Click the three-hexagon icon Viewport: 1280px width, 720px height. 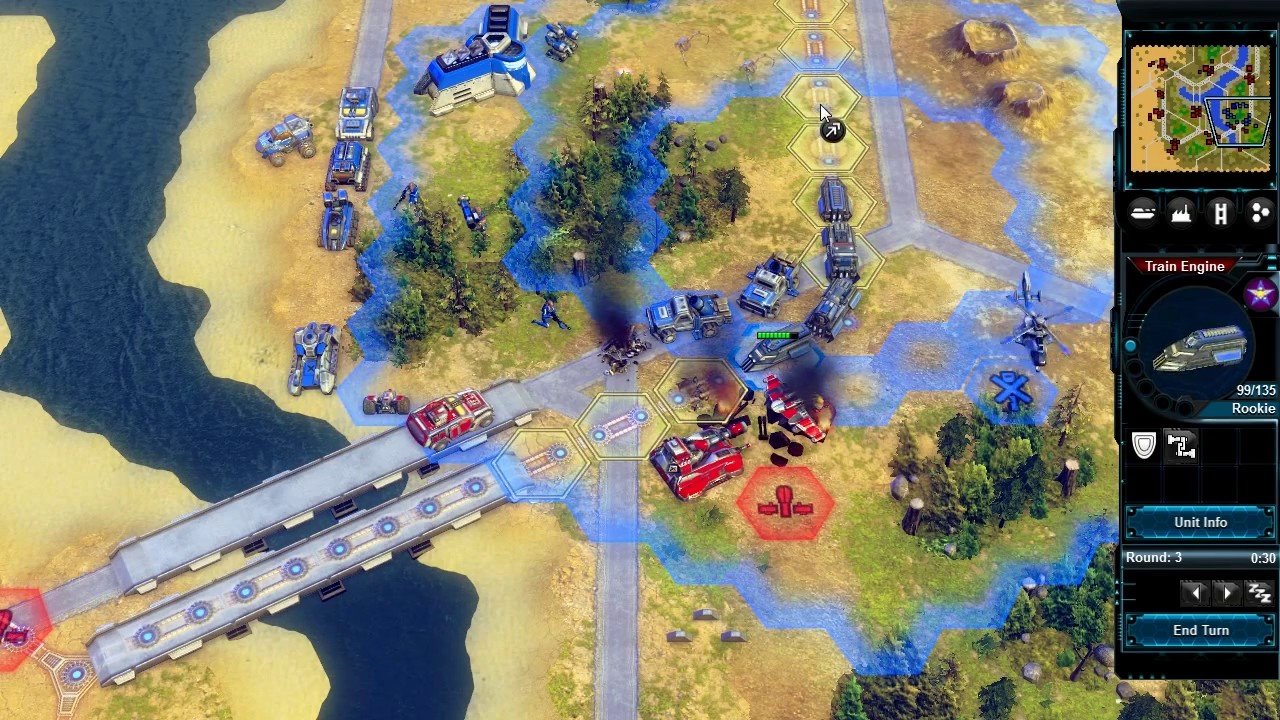(x=1259, y=212)
